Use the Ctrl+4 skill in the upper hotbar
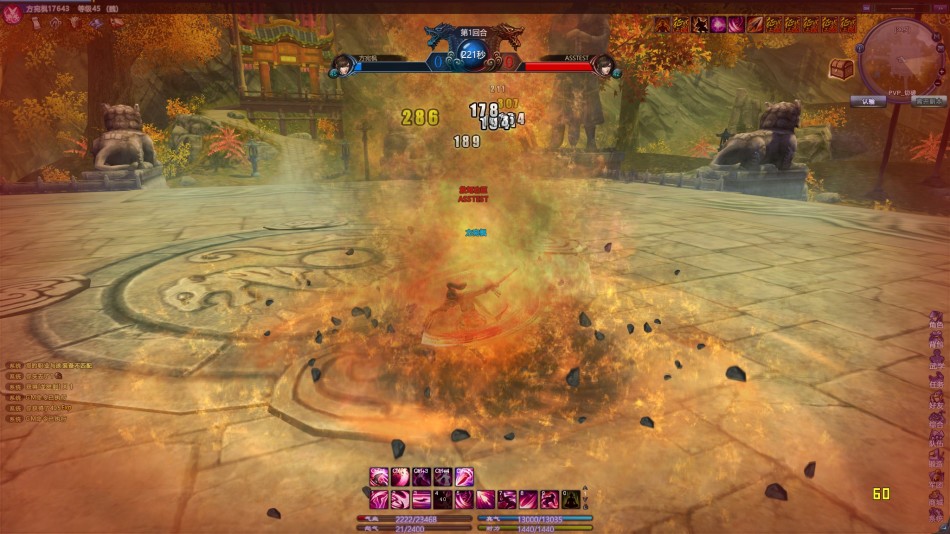The height and width of the screenshot is (534, 950). [x=443, y=477]
